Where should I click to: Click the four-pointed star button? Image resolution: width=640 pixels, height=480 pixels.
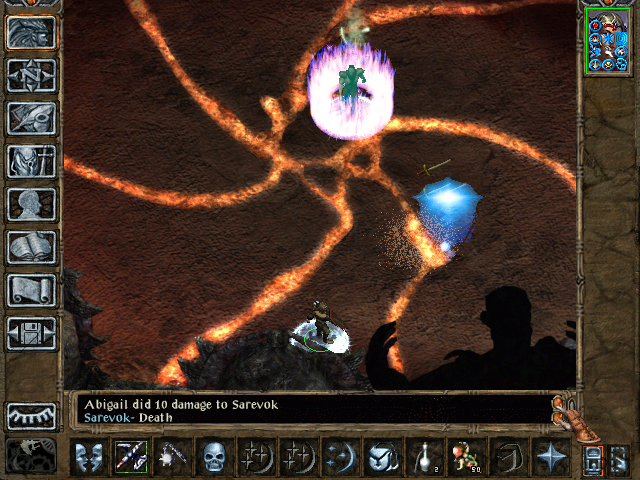click(x=549, y=457)
